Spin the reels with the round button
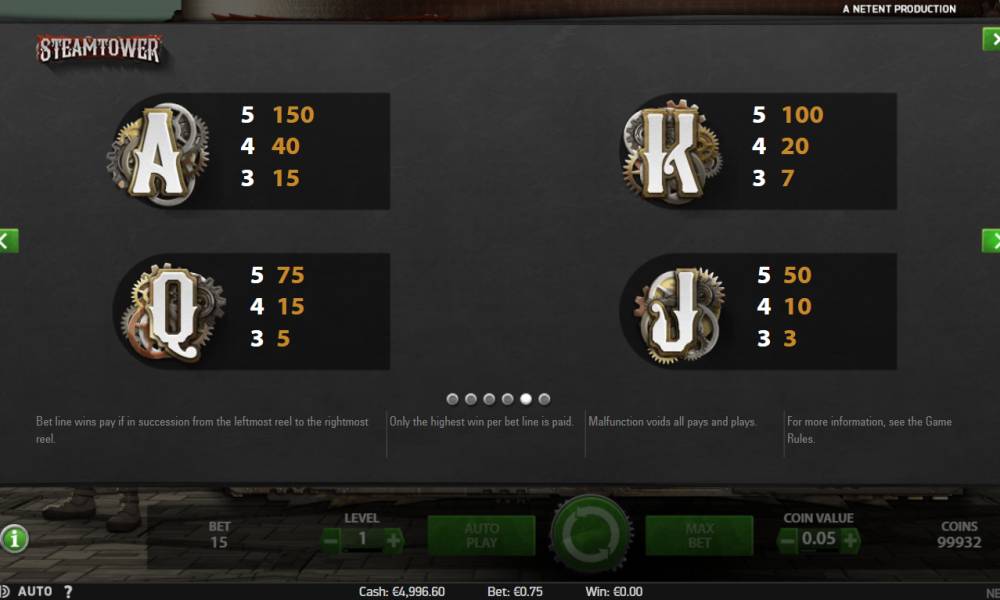The width and height of the screenshot is (1000, 600). click(591, 534)
